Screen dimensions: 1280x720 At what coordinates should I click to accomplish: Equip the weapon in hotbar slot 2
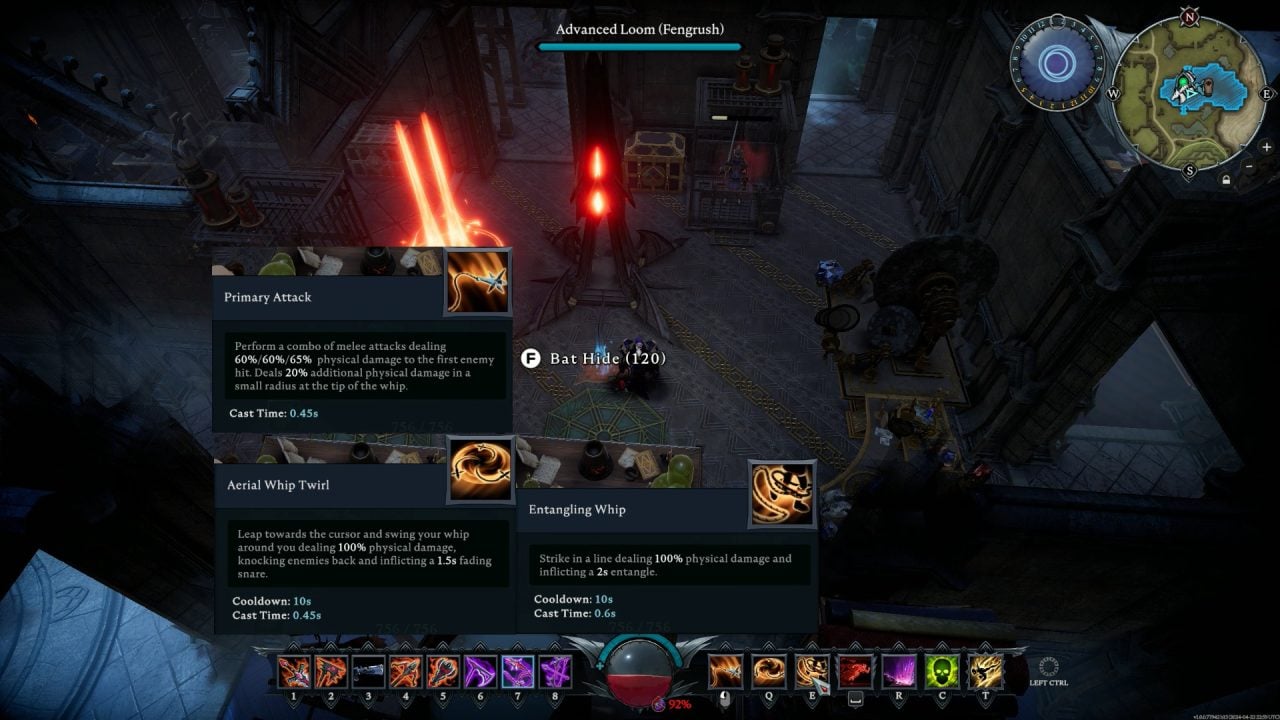[x=331, y=671]
